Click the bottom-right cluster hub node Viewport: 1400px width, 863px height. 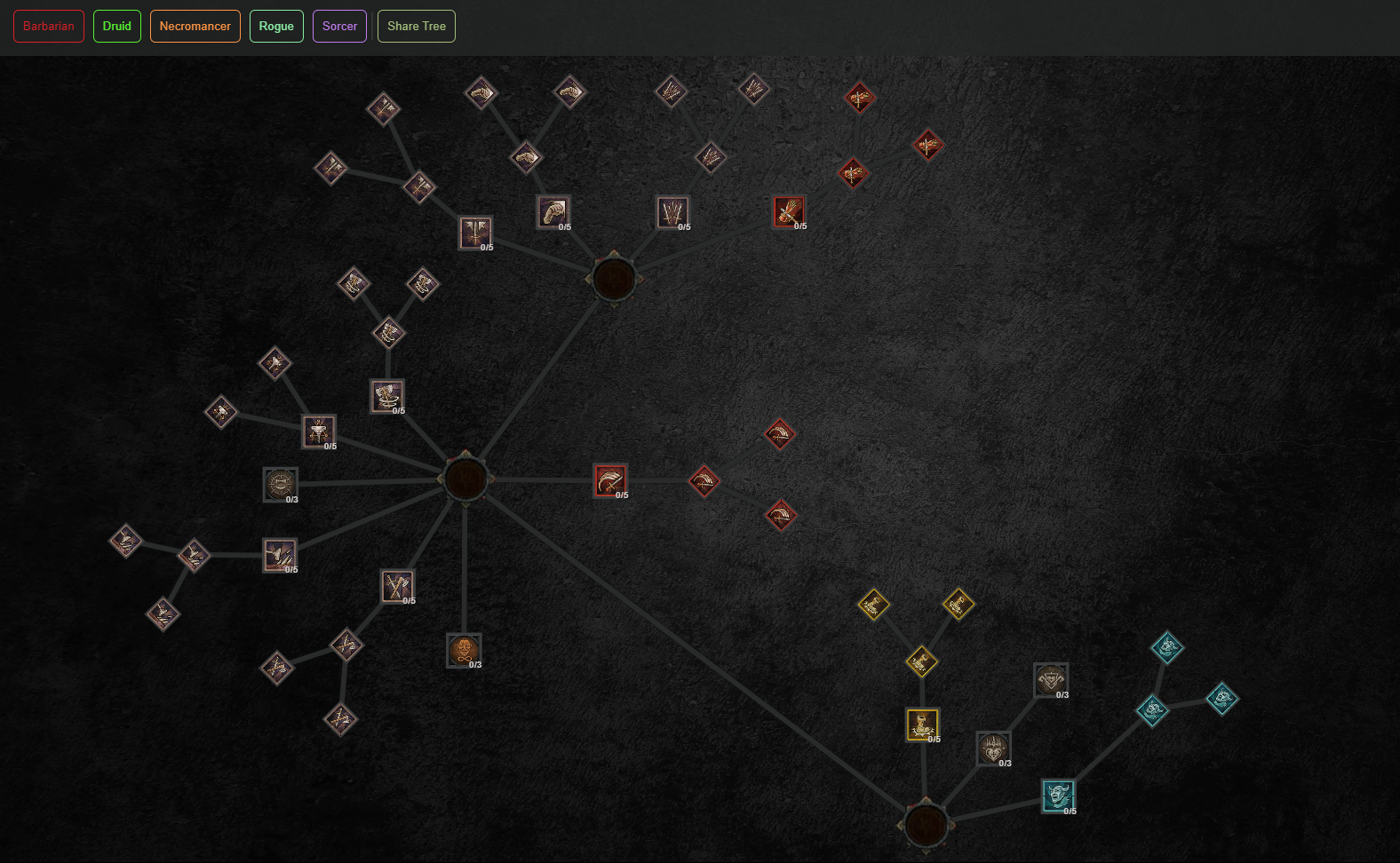[x=926, y=825]
